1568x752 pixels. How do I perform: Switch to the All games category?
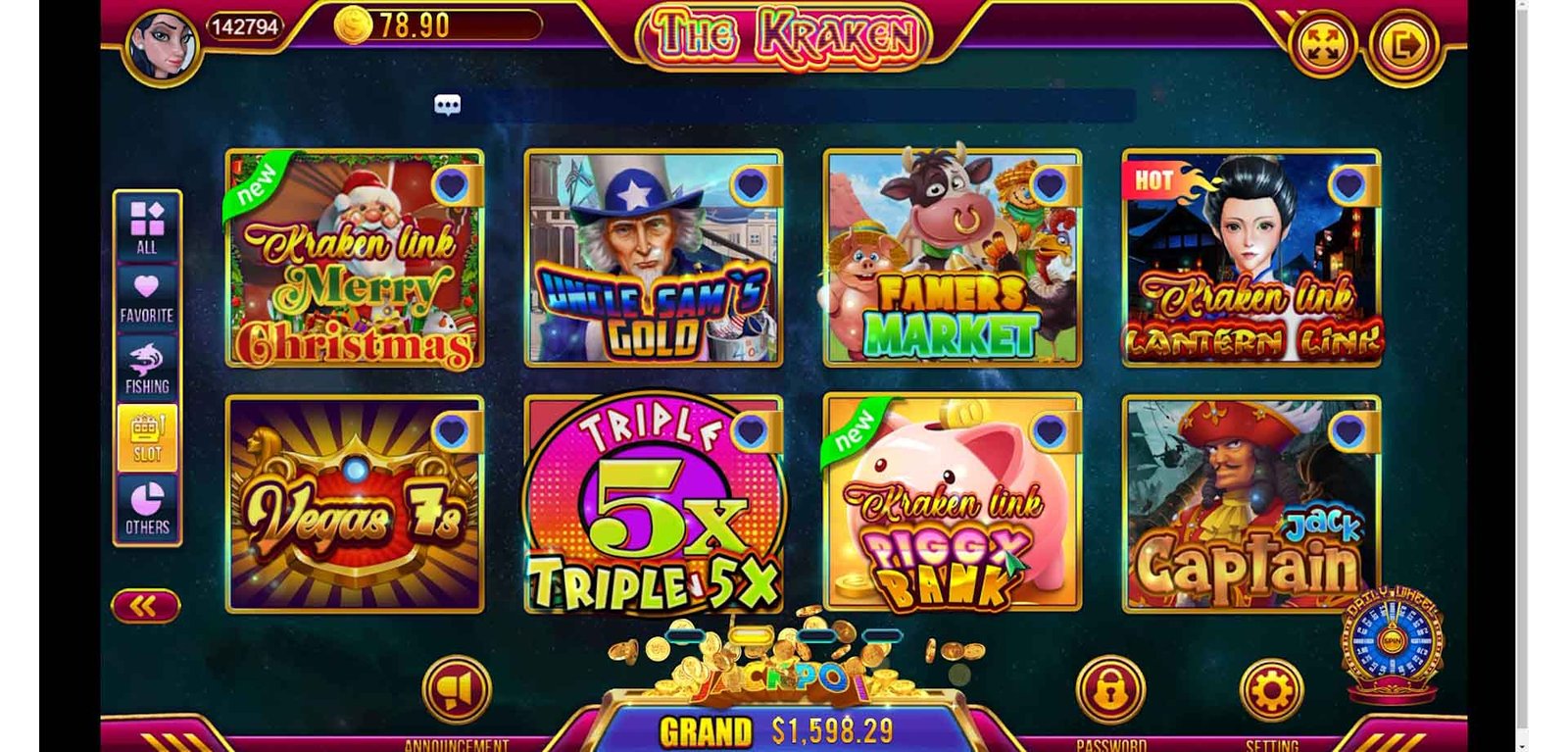[147, 227]
